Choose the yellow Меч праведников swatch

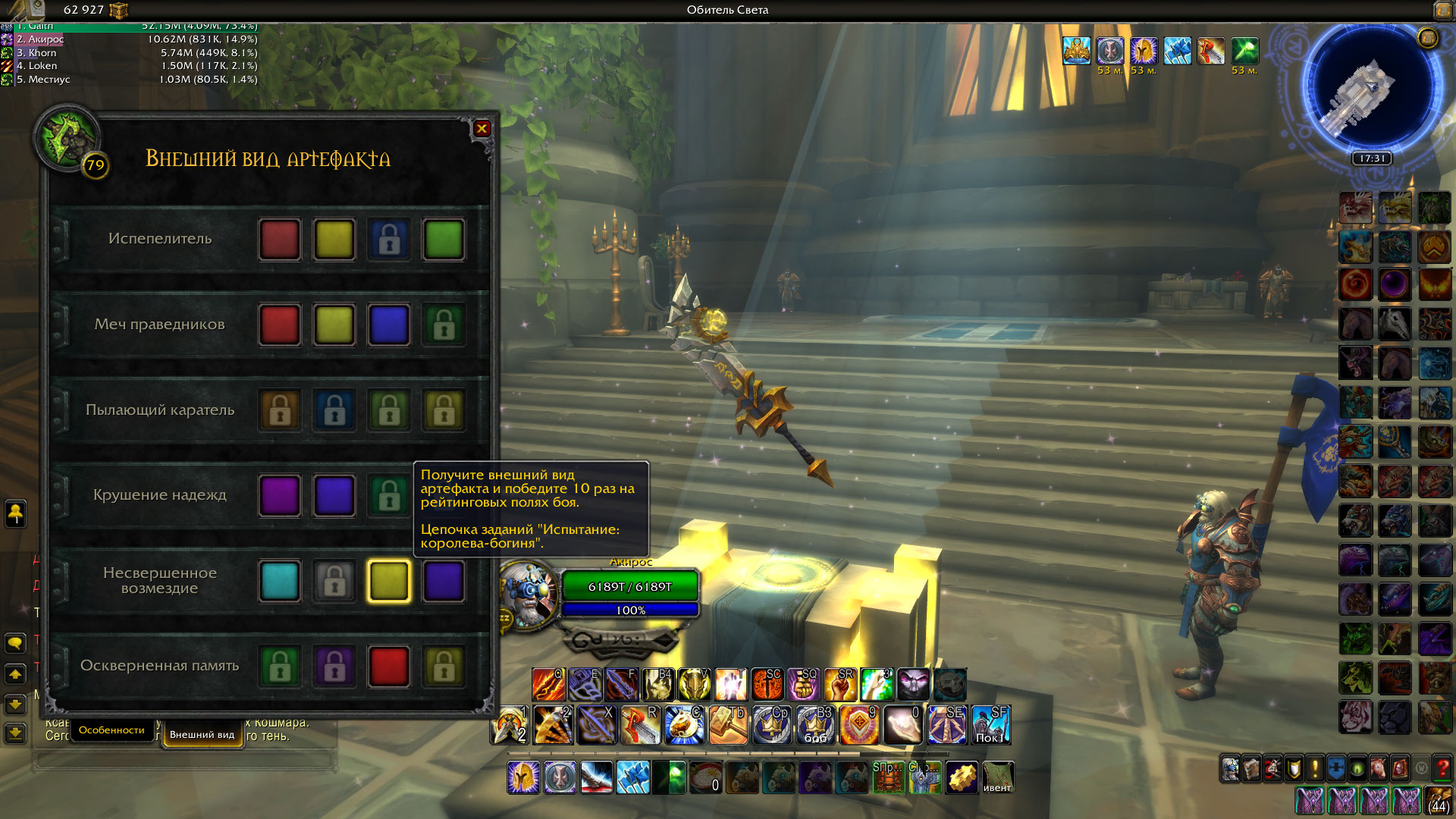(x=334, y=325)
